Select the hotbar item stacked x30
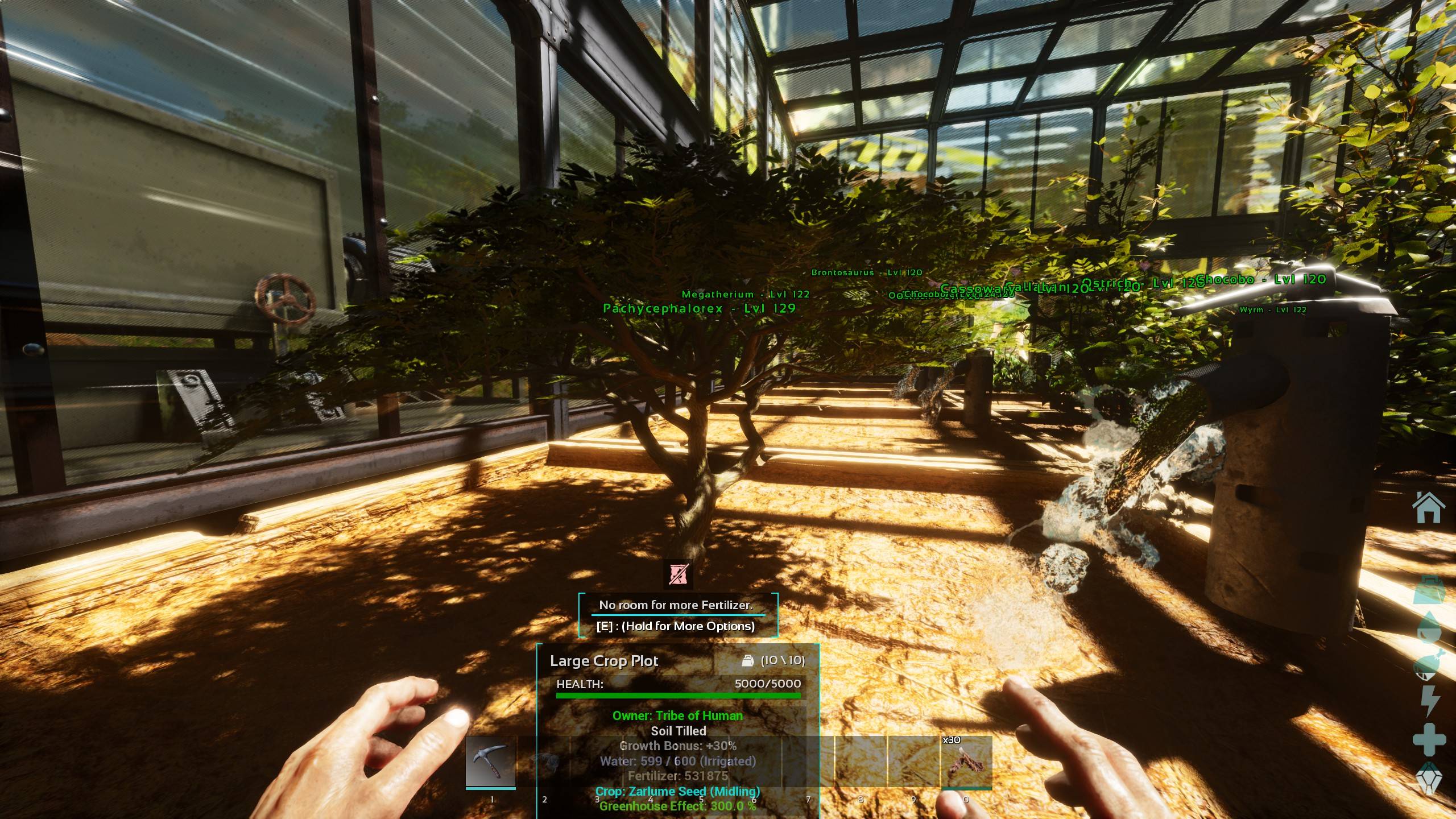Screen dimensions: 1456x819 pyautogui.click(x=966, y=762)
